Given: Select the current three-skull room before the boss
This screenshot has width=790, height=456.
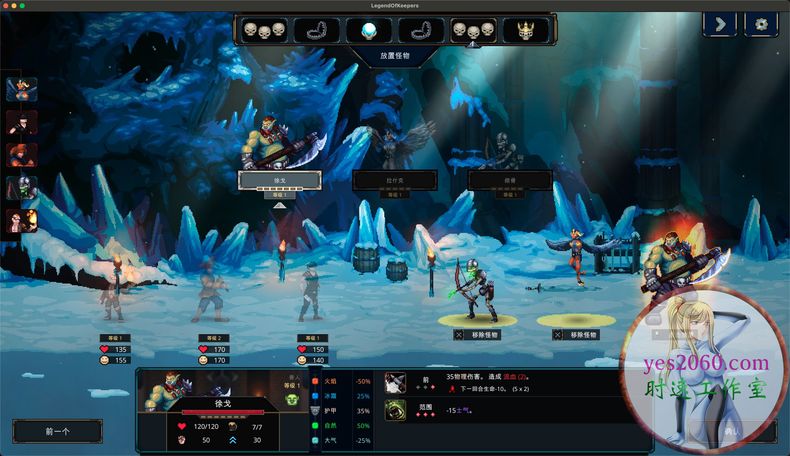Looking at the screenshot, I should [x=472, y=30].
